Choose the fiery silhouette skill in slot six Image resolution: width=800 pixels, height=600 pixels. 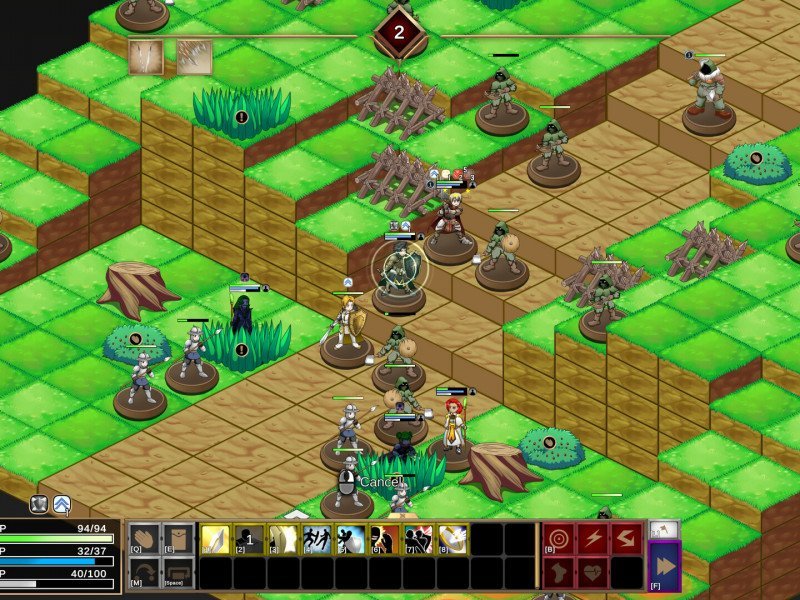pos(385,540)
